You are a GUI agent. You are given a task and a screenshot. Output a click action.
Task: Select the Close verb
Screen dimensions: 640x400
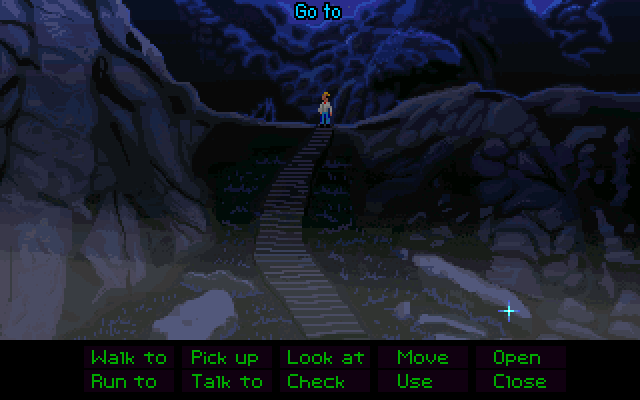click(x=519, y=381)
